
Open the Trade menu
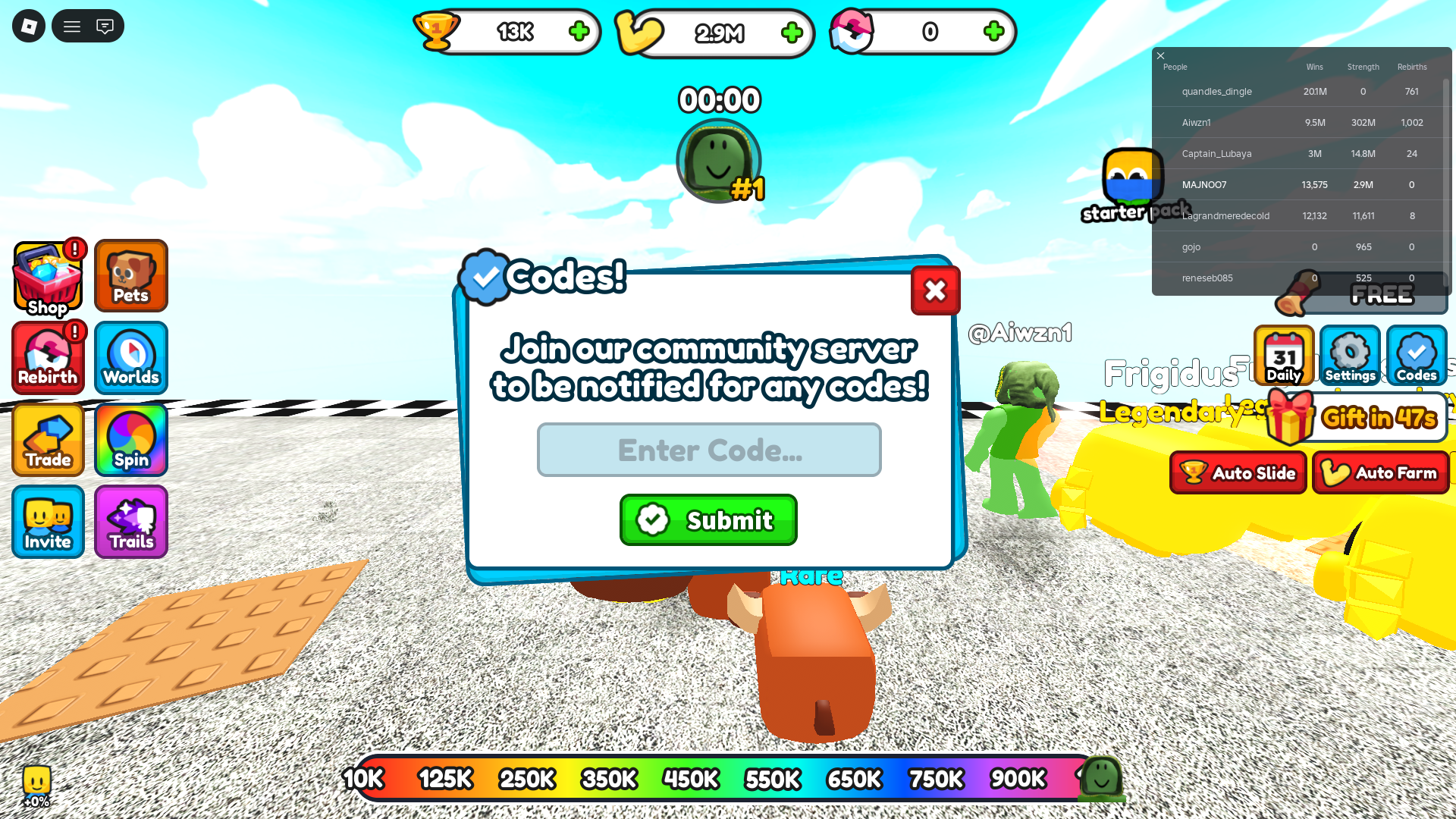[47, 440]
